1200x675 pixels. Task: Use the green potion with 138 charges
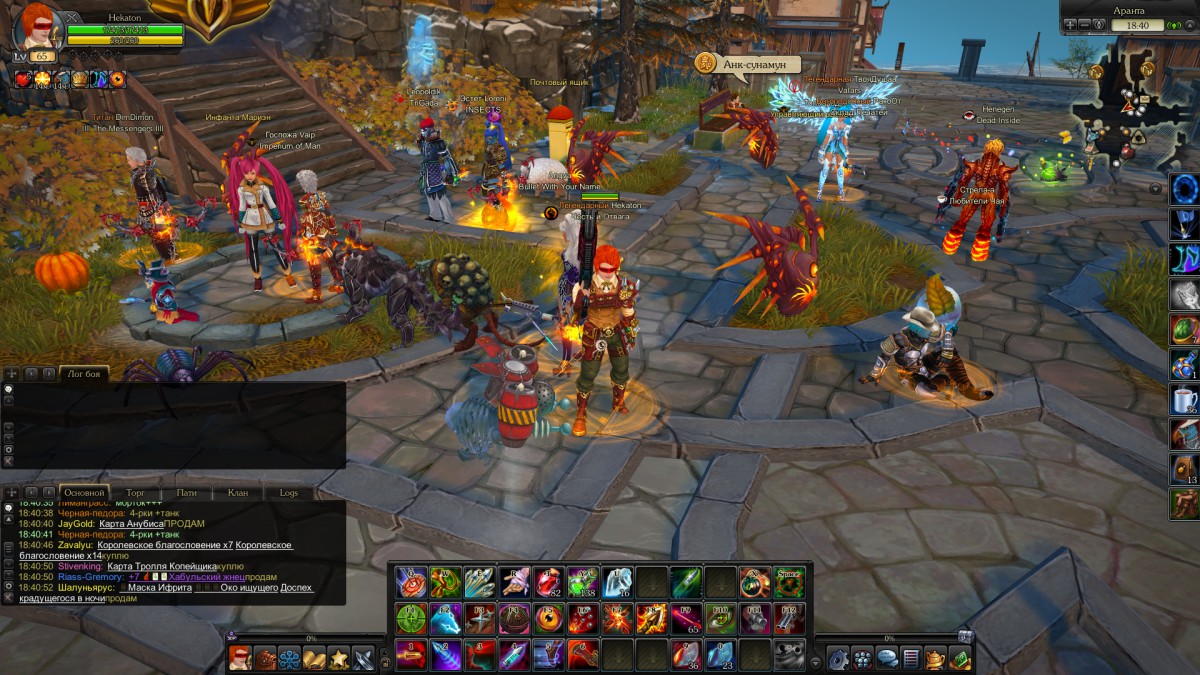point(582,582)
